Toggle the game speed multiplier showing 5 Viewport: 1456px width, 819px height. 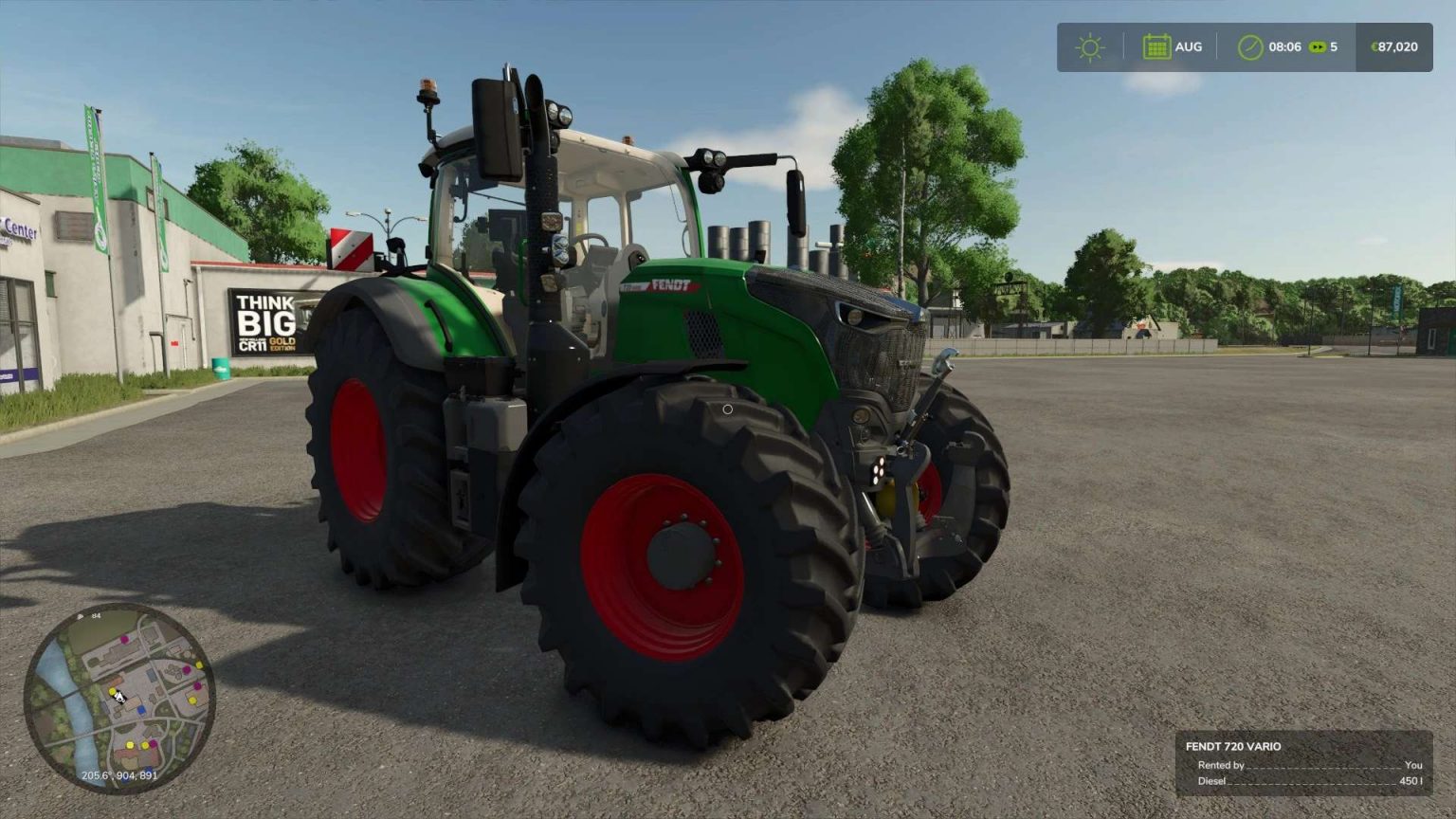pos(1332,45)
